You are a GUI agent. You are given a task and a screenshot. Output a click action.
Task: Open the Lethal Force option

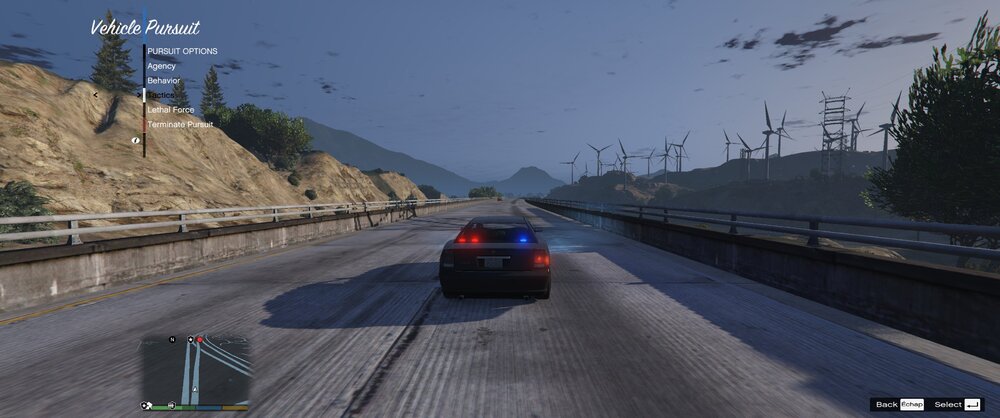(x=170, y=109)
